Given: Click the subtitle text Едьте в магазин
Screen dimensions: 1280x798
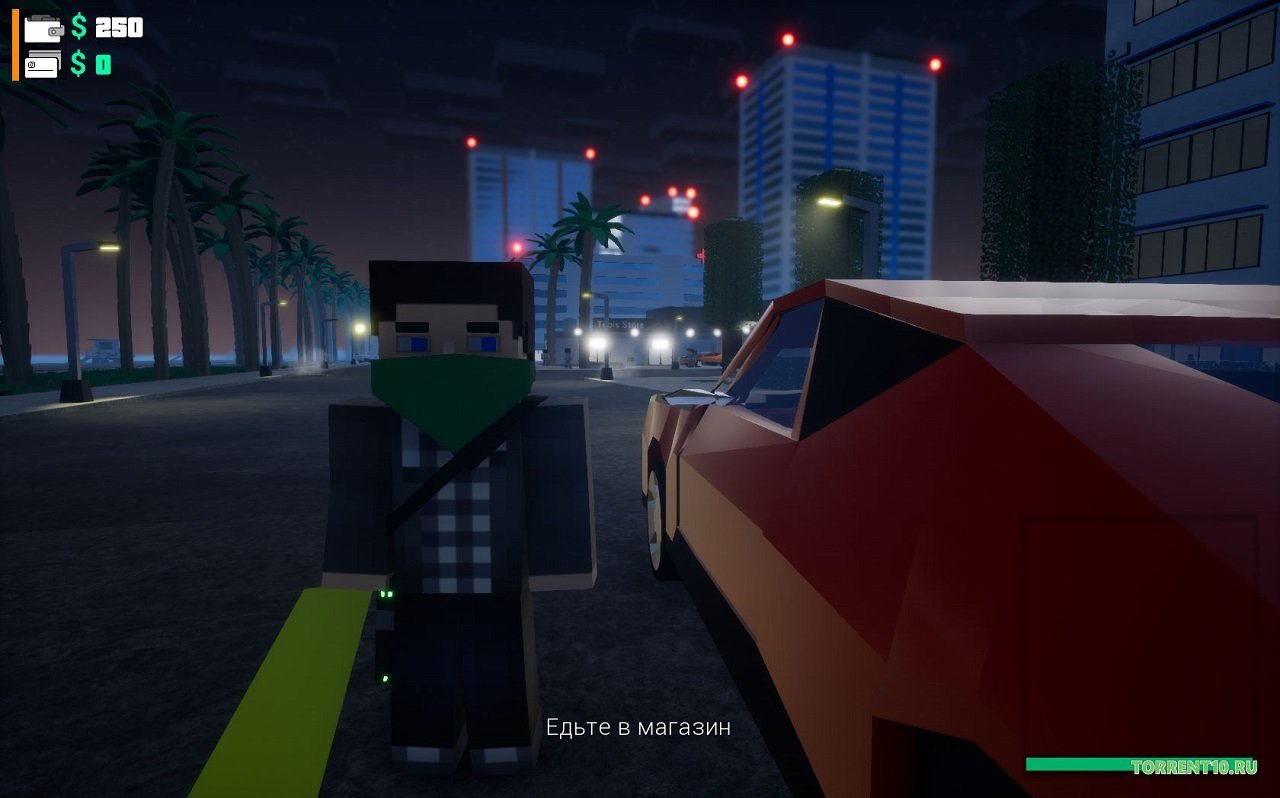Looking at the screenshot, I should pos(638,727).
